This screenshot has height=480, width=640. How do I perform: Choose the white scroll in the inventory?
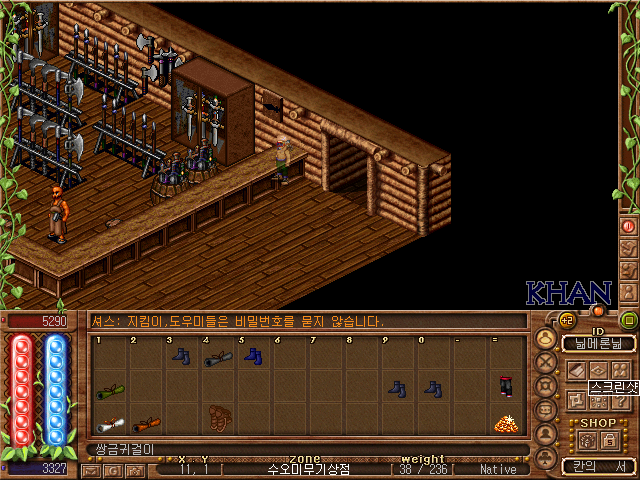(110, 424)
